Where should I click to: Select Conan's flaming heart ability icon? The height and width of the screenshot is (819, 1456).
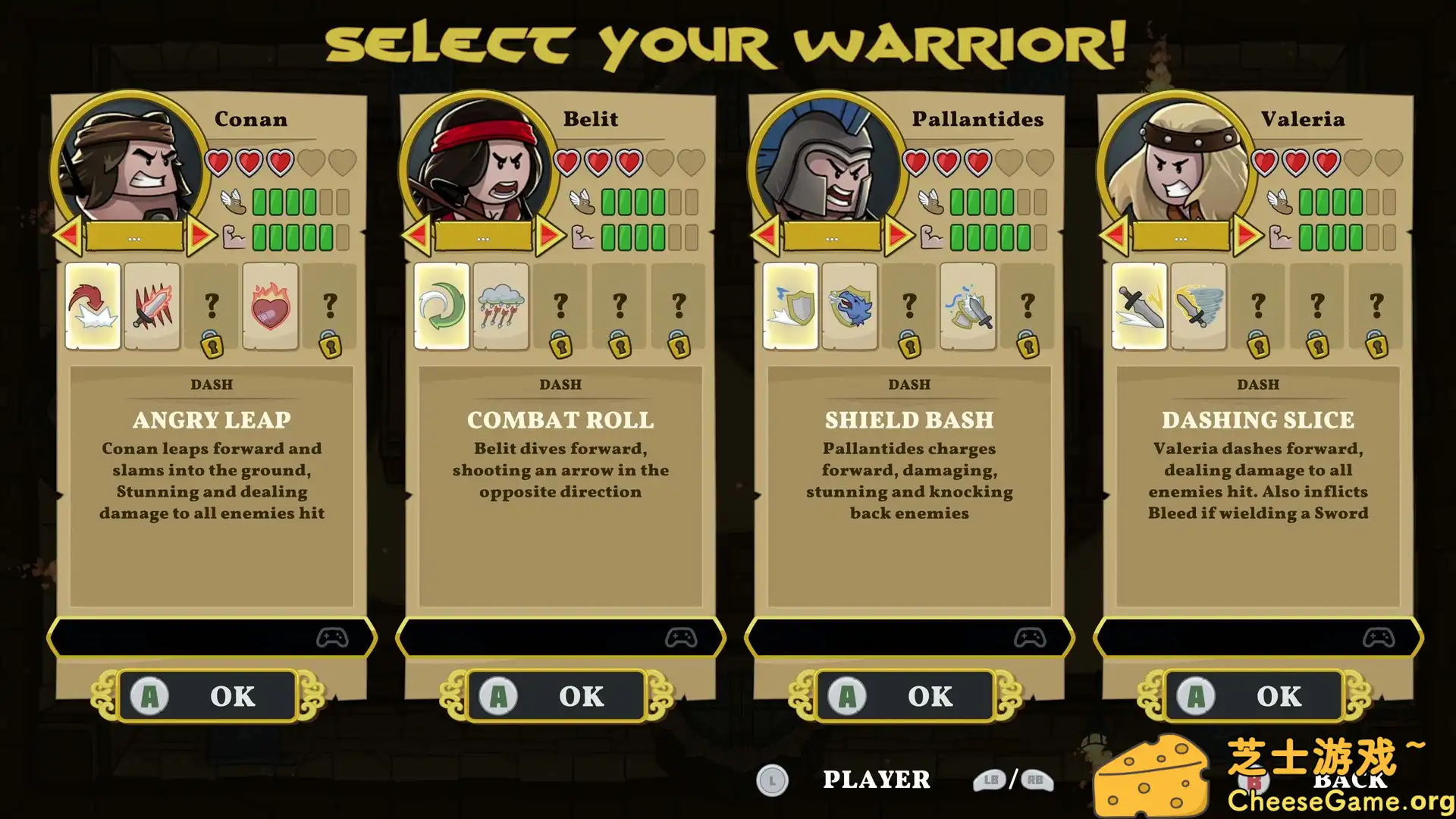pyautogui.click(x=270, y=306)
